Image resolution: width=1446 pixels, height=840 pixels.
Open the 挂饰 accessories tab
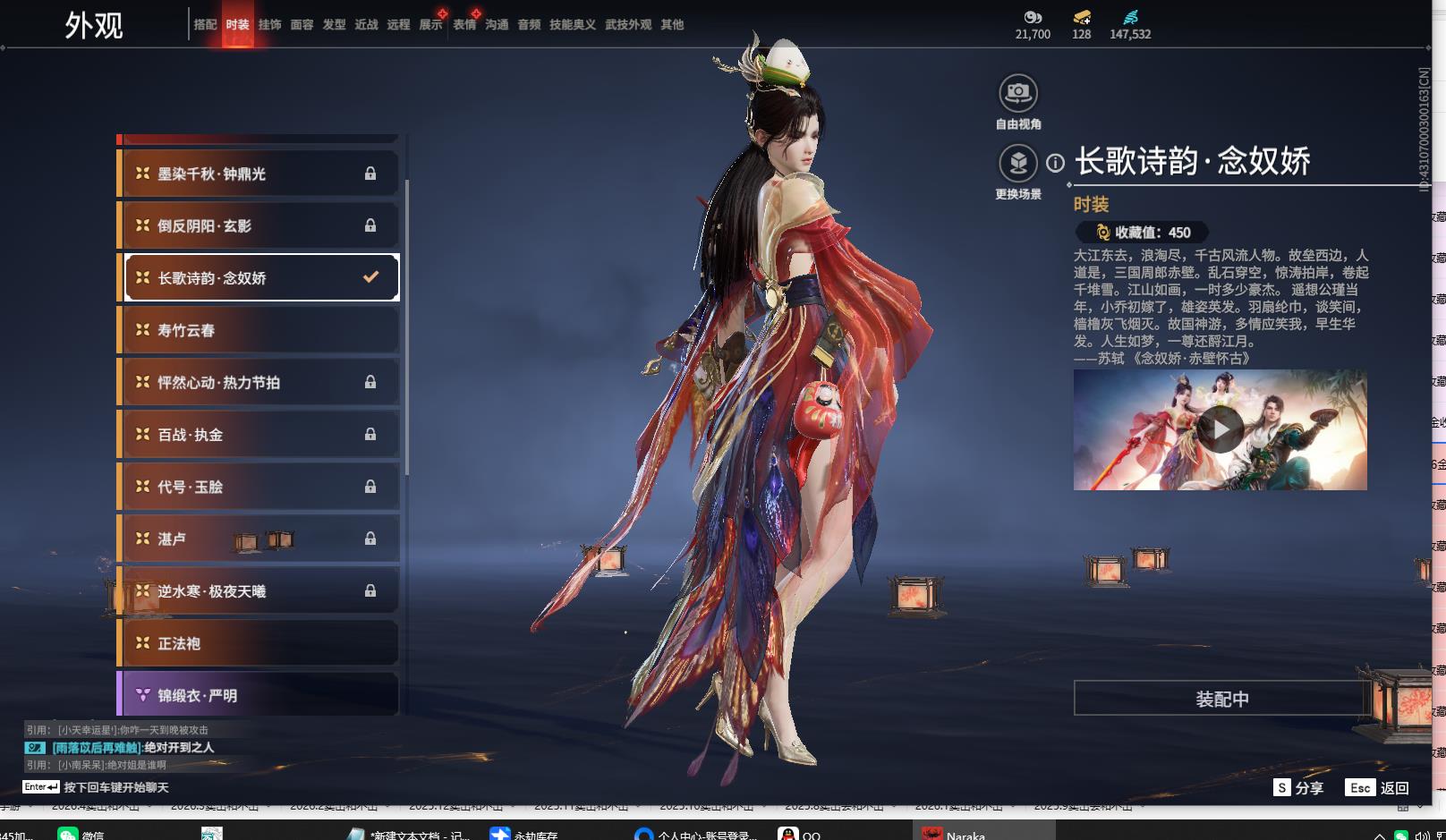pyautogui.click(x=269, y=25)
